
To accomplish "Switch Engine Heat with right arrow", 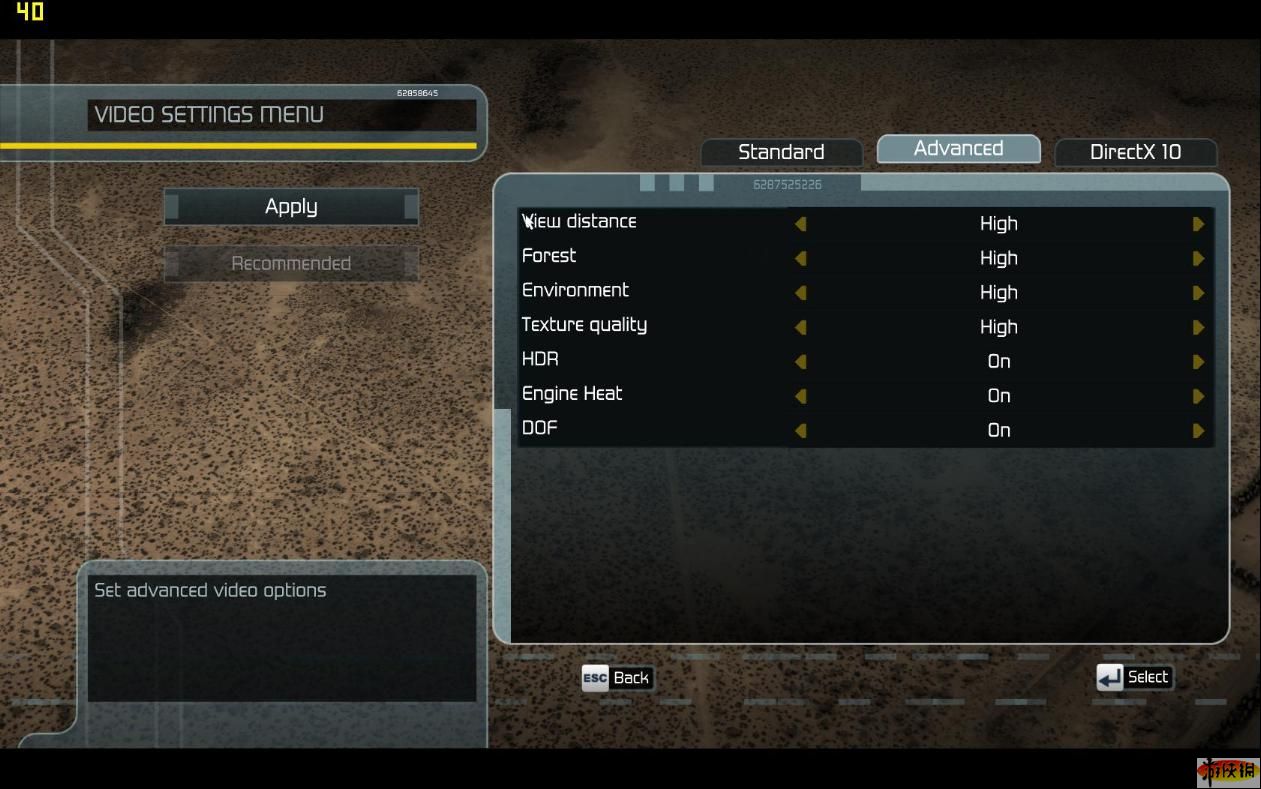I will 1198,396.
